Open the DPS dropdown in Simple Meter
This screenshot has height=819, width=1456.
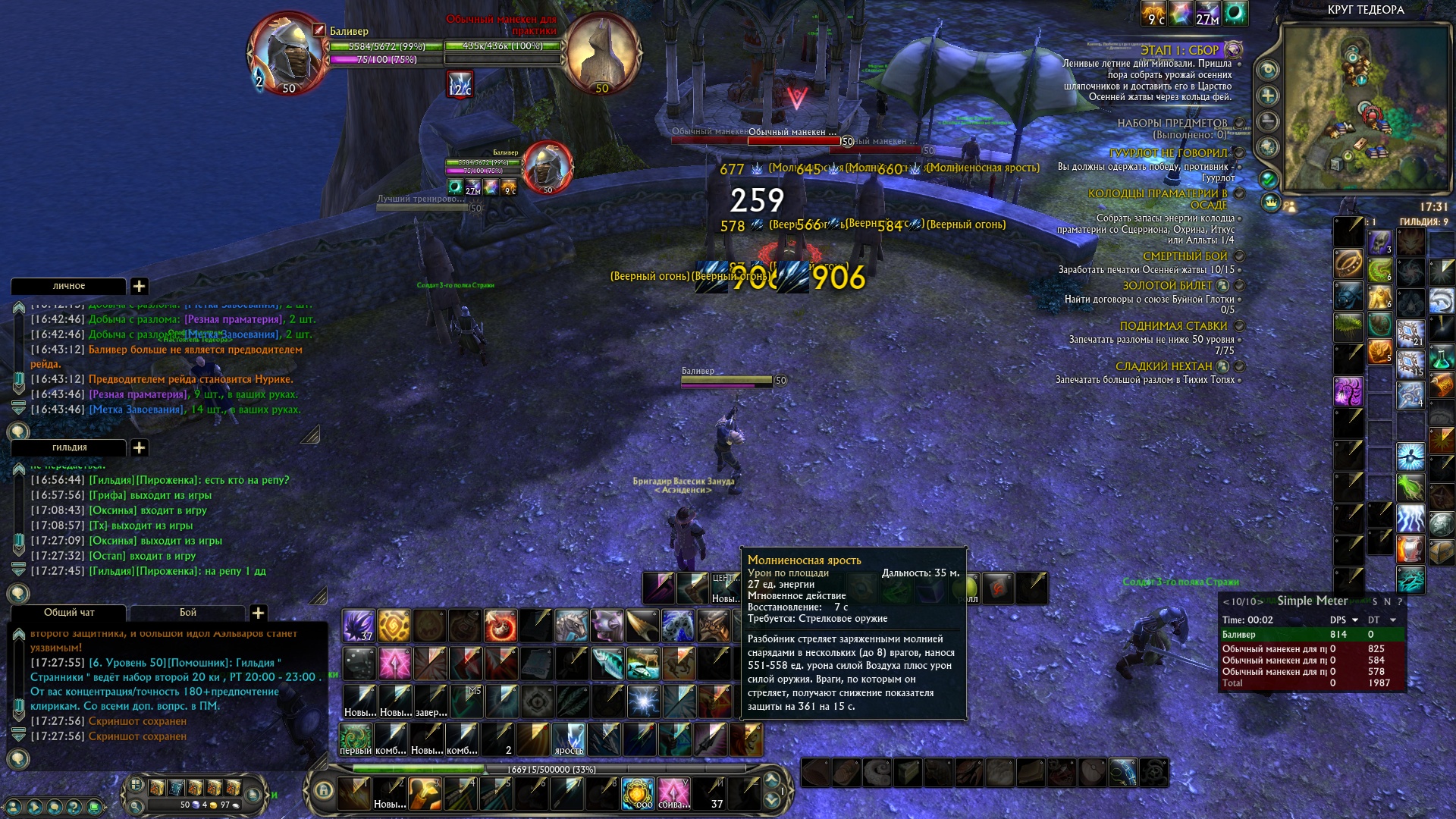pyautogui.click(x=1355, y=620)
